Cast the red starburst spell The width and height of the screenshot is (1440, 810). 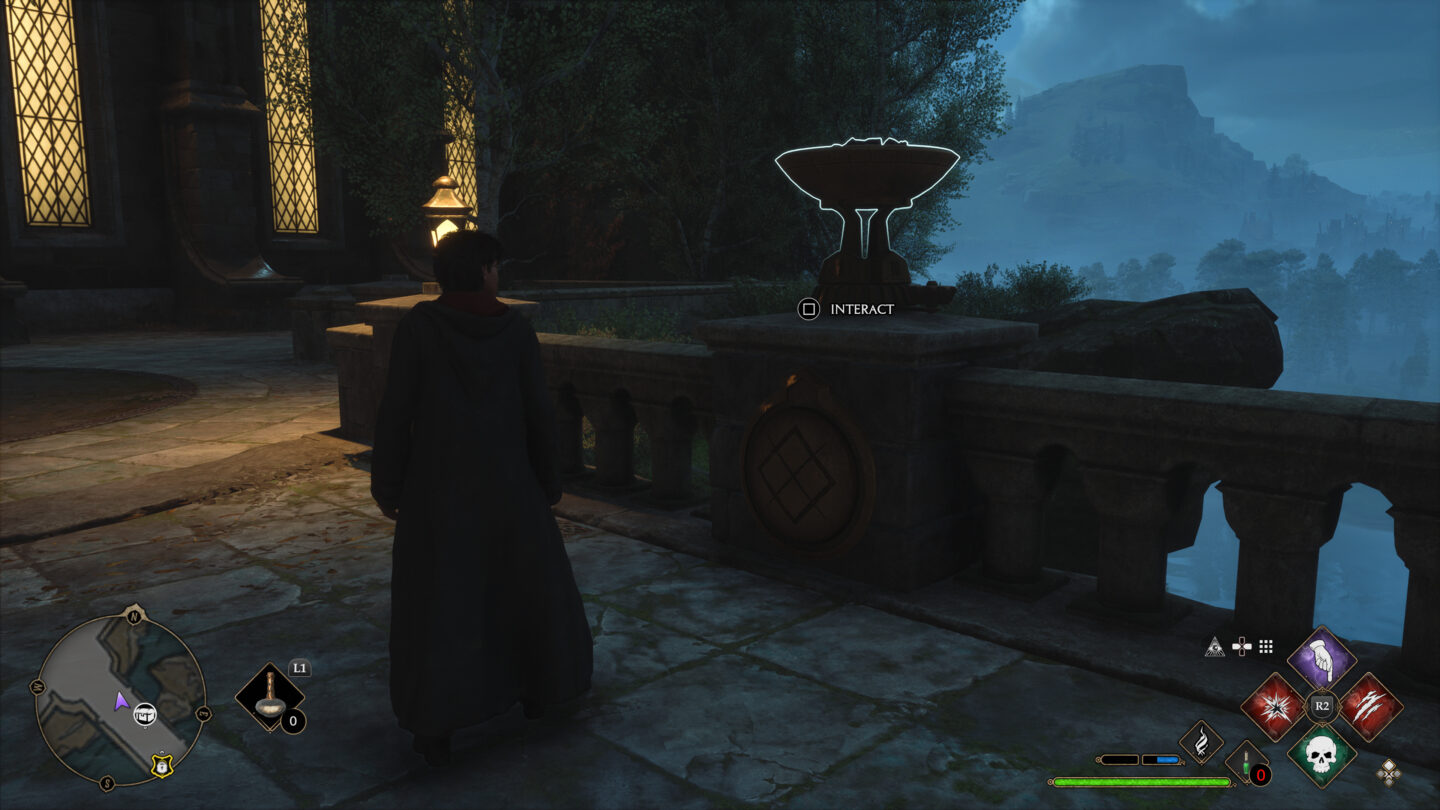[x=1273, y=707]
